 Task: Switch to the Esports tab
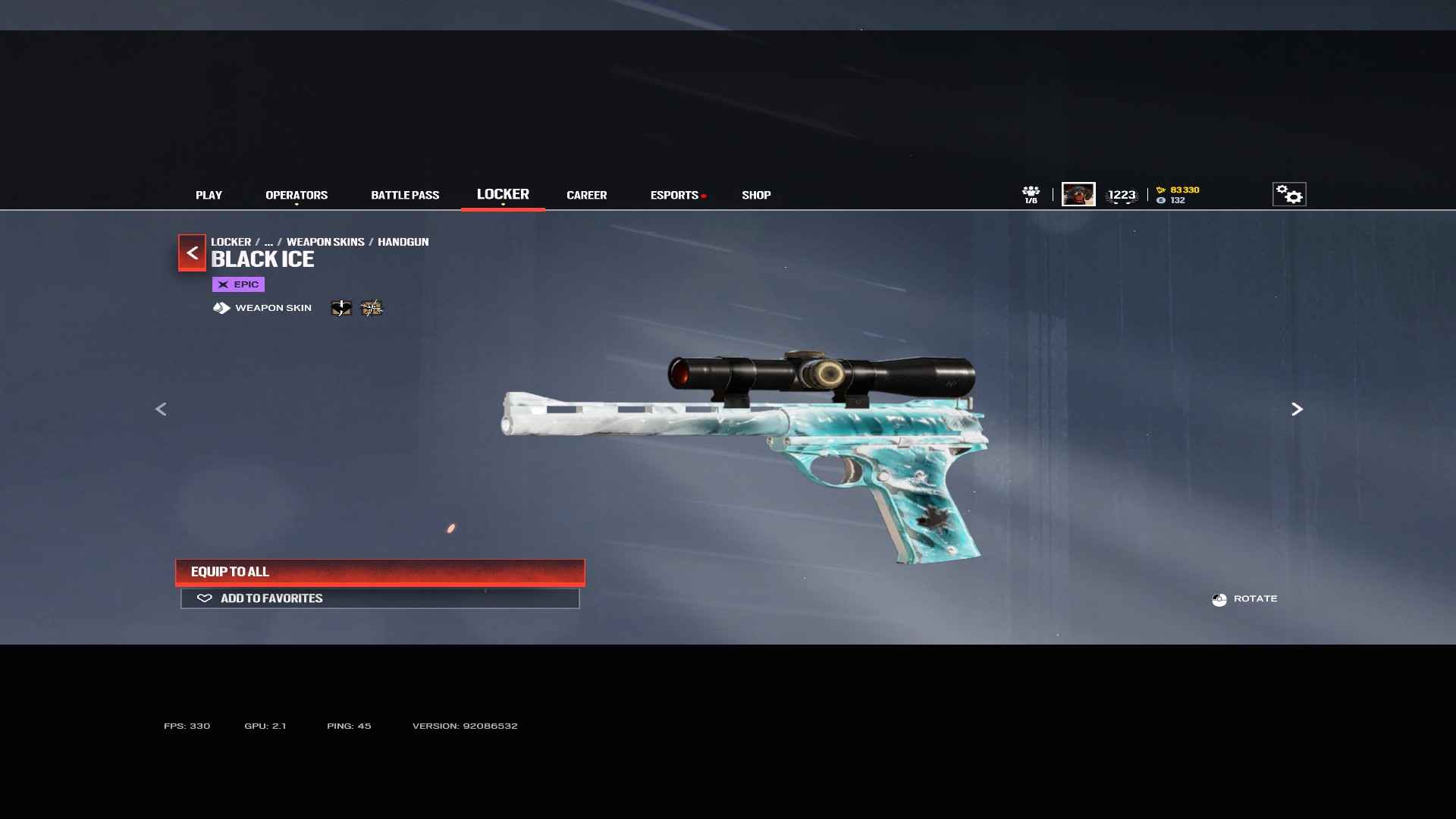point(674,195)
